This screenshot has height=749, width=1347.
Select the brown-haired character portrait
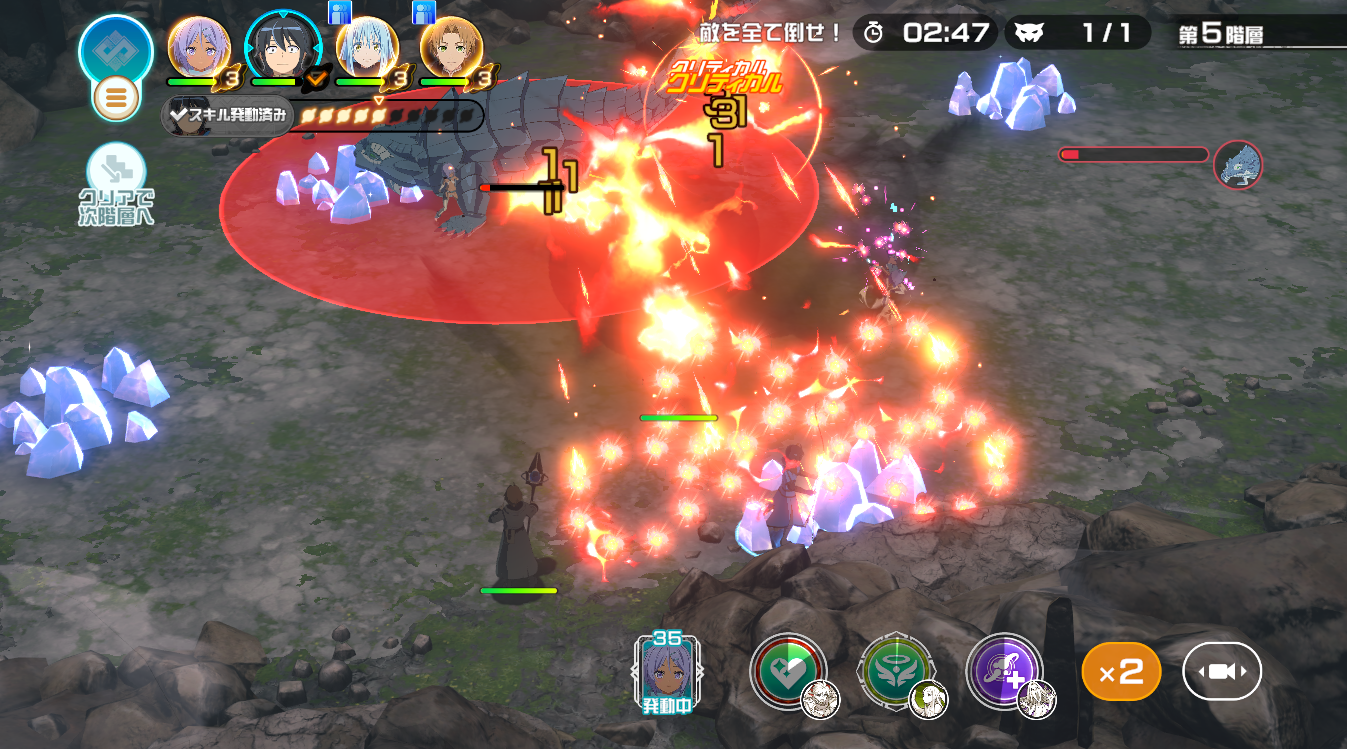451,47
